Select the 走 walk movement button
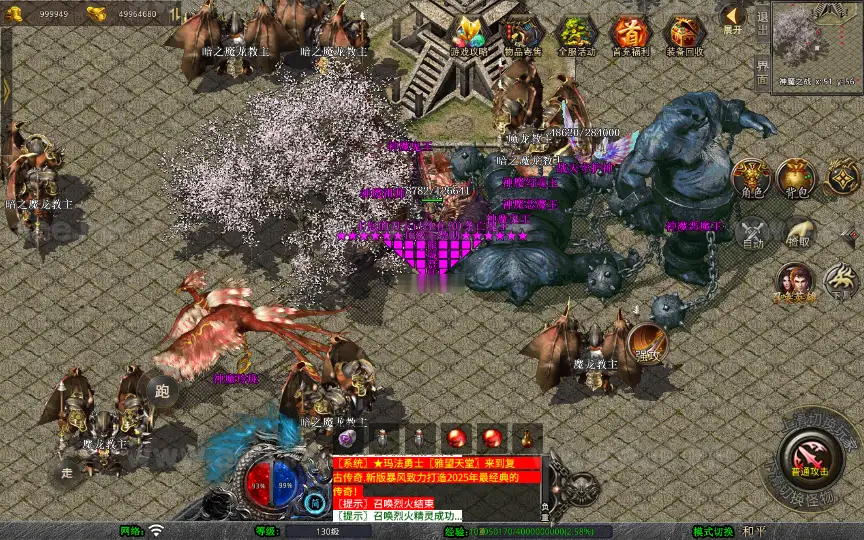Viewport: 864px width, 540px height. tap(68, 472)
